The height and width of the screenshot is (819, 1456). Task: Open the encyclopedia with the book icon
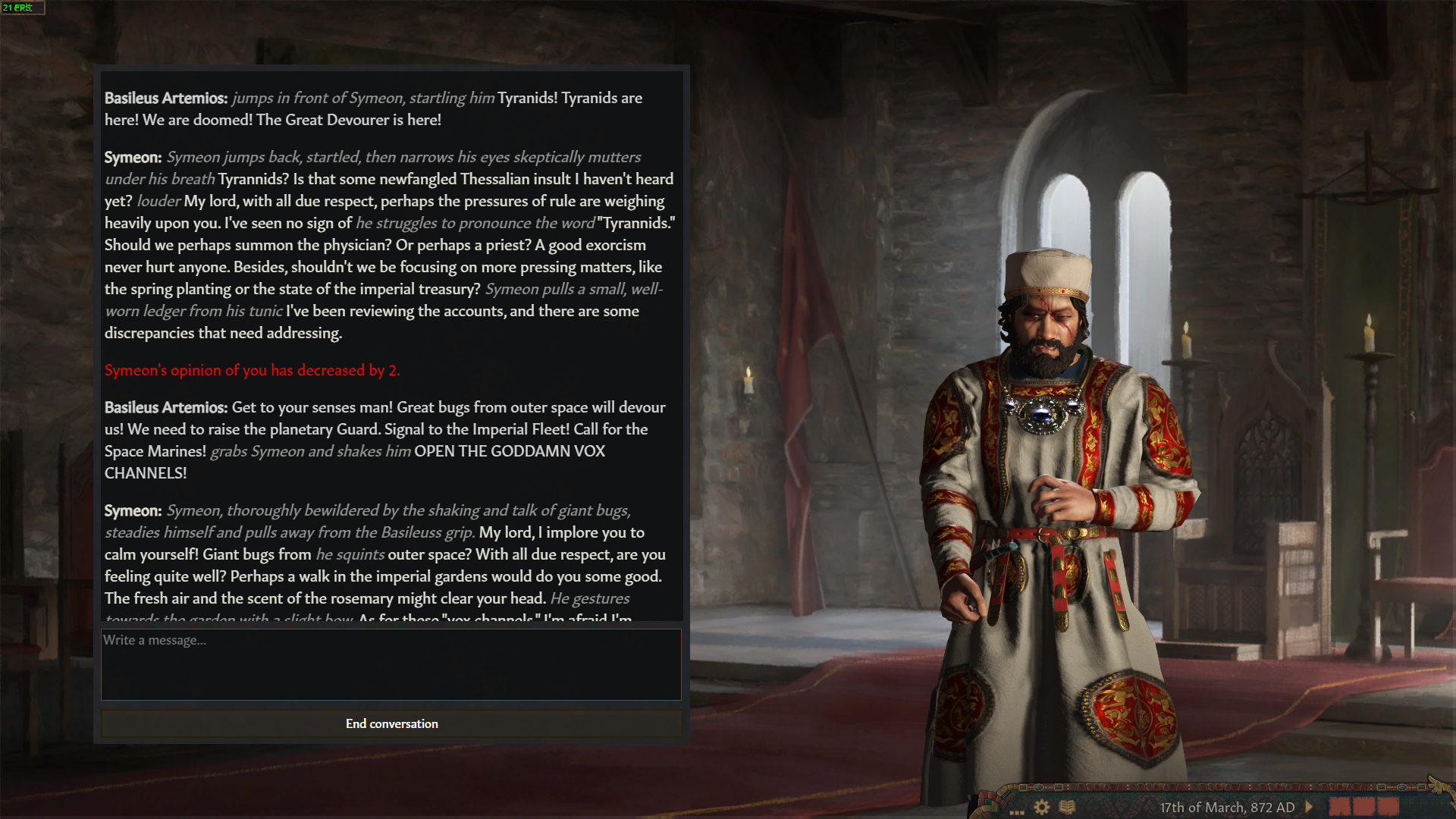(1068, 807)
